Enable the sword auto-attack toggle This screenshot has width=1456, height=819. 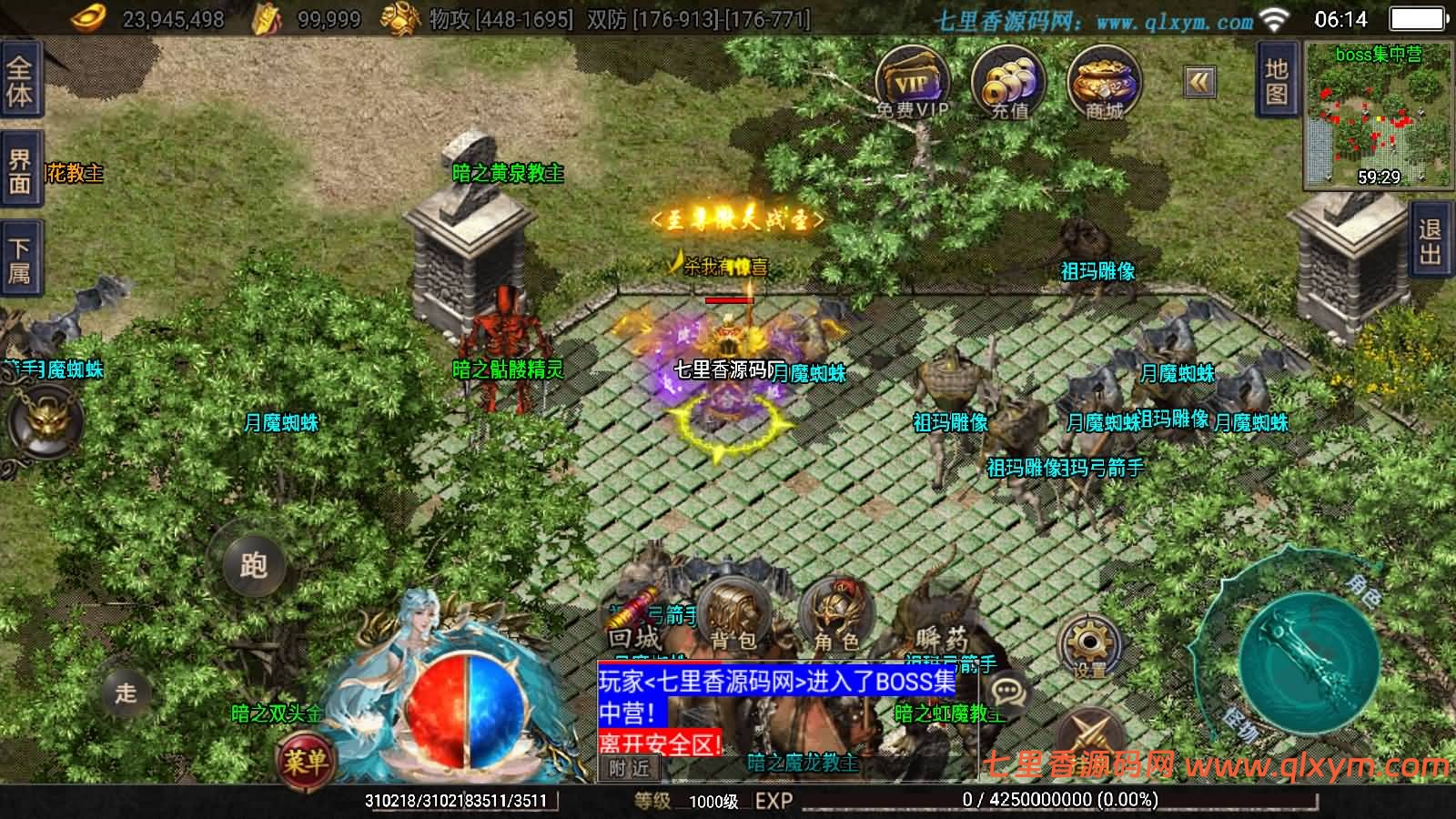point(1087,733)
